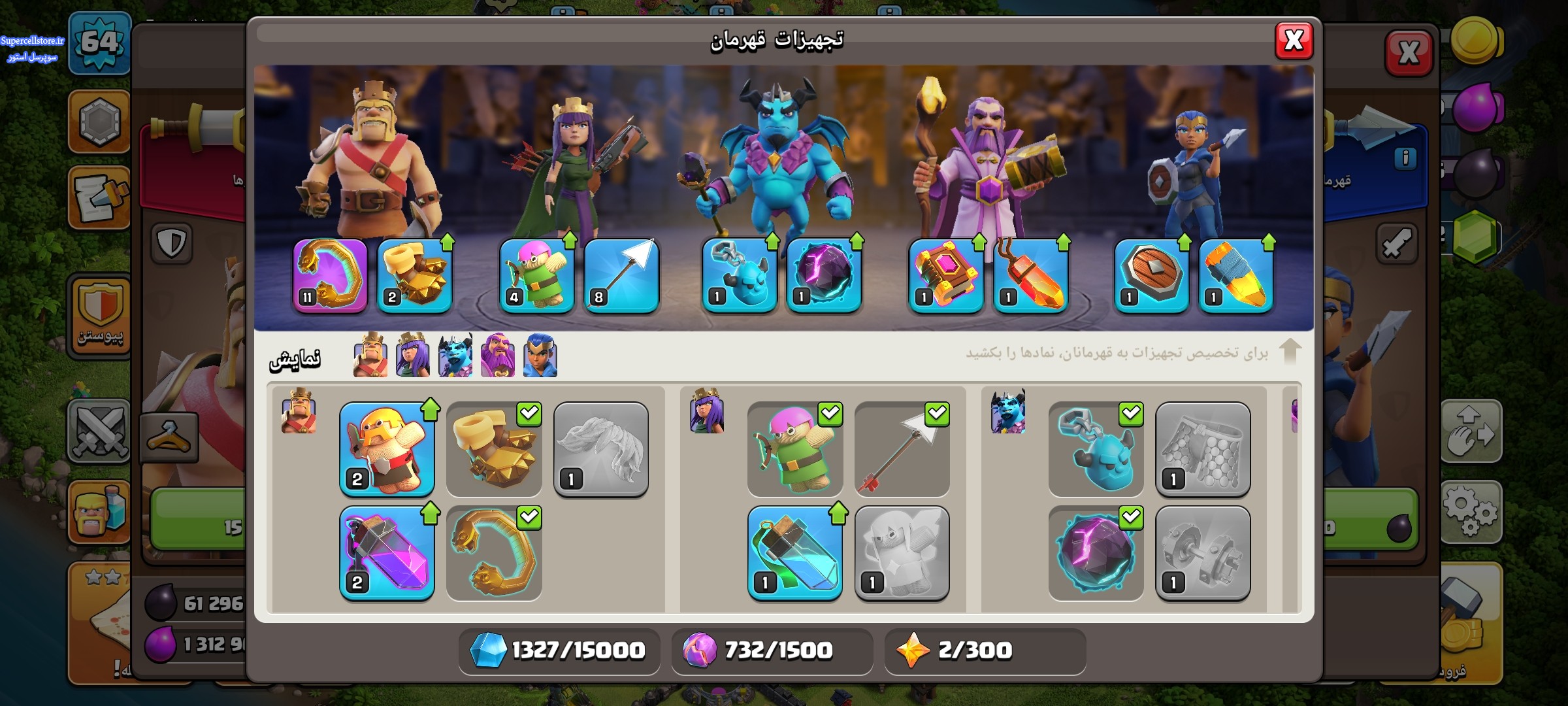
Task: Select the equipped Eternal Tome slot
Action: point(946,275)
